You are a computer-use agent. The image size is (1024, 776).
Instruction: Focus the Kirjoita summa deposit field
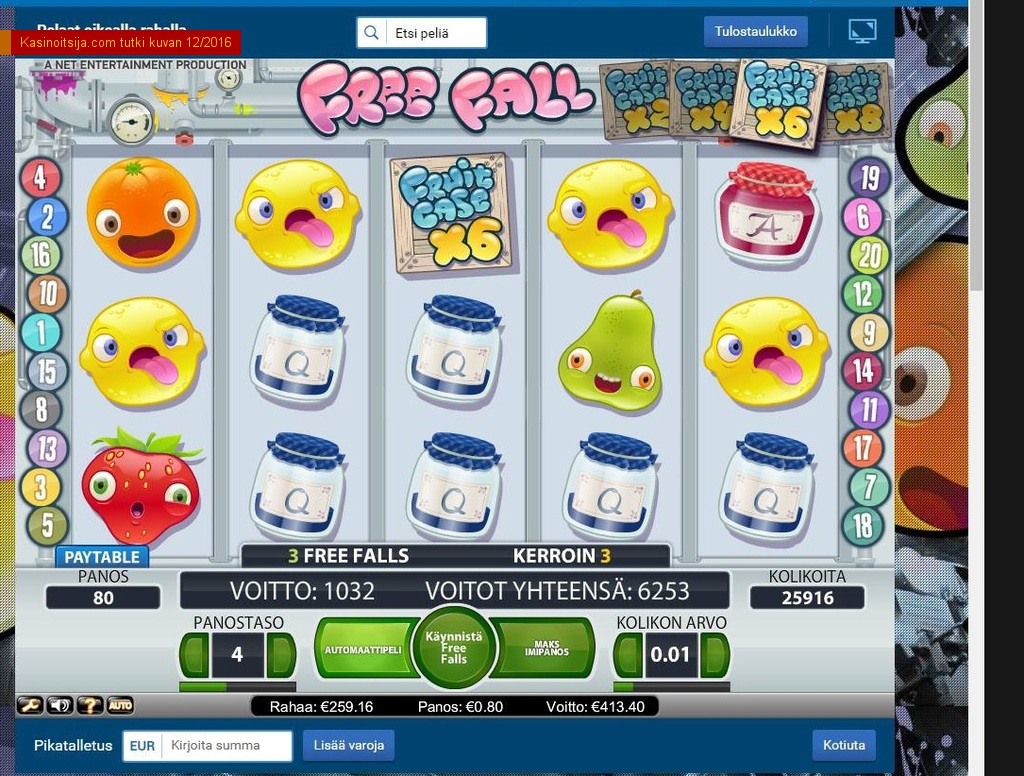(228, 746)
